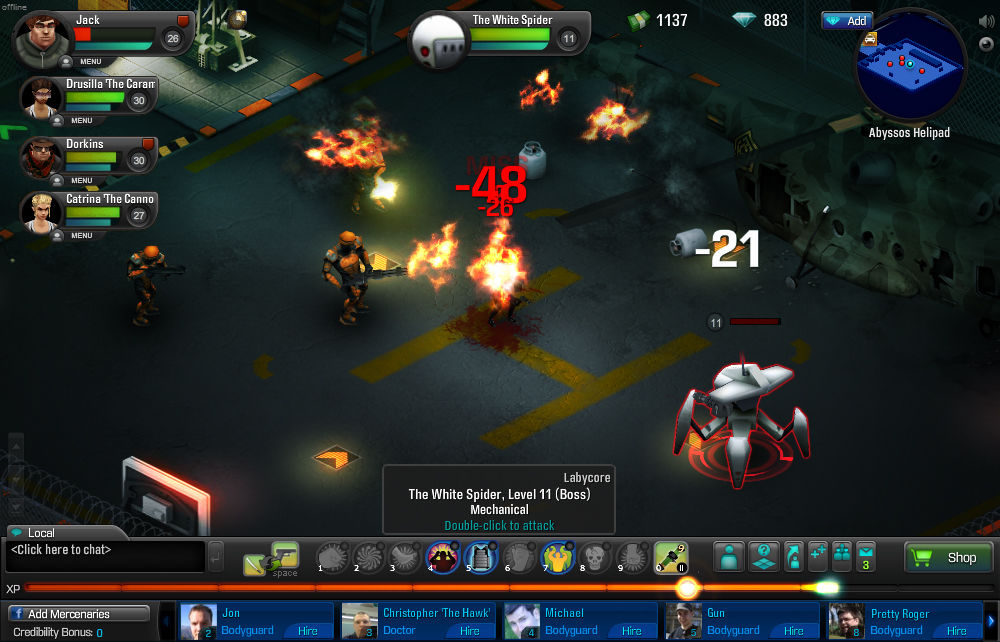Select The White Spider target portrait

[441, 40]
